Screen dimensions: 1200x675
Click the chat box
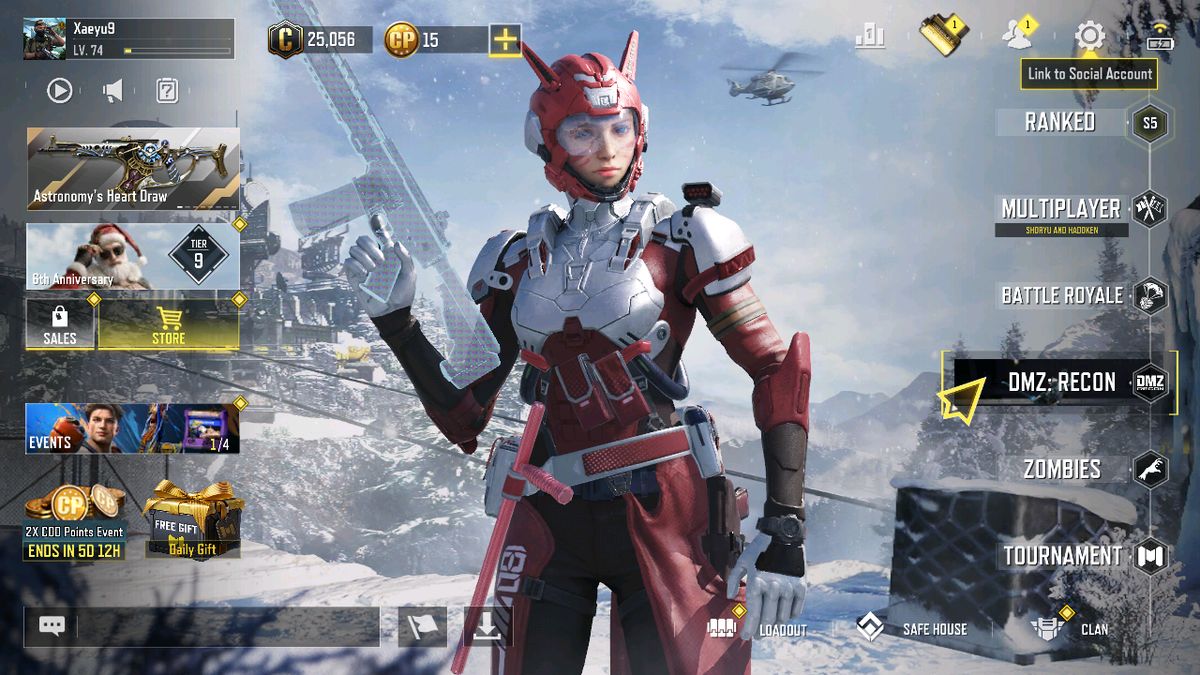(228, 627)
